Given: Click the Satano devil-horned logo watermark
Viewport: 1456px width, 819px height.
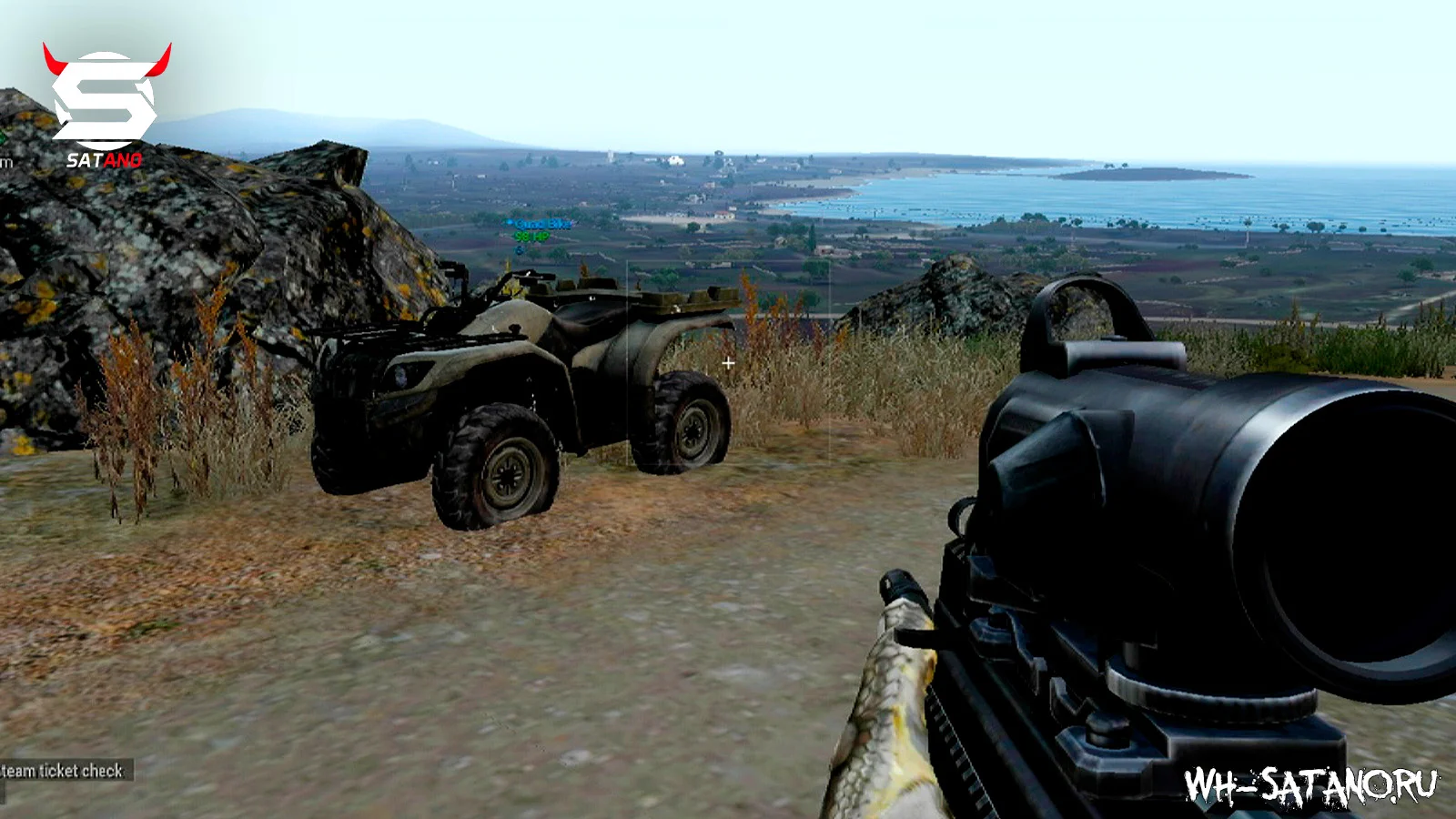Looking at the screenshot, I should [106, 104].
